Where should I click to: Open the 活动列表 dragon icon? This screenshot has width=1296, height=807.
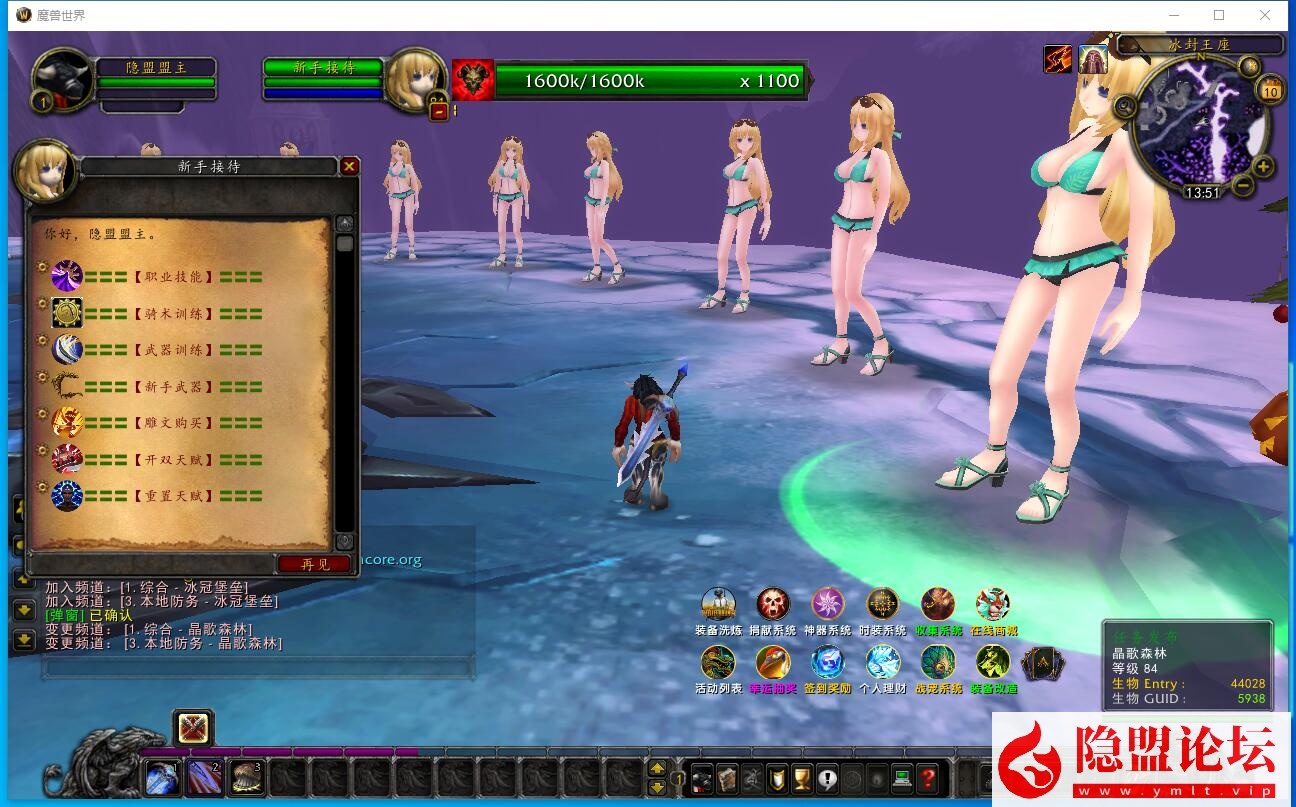pyautogui.click(x=718, y=662)
